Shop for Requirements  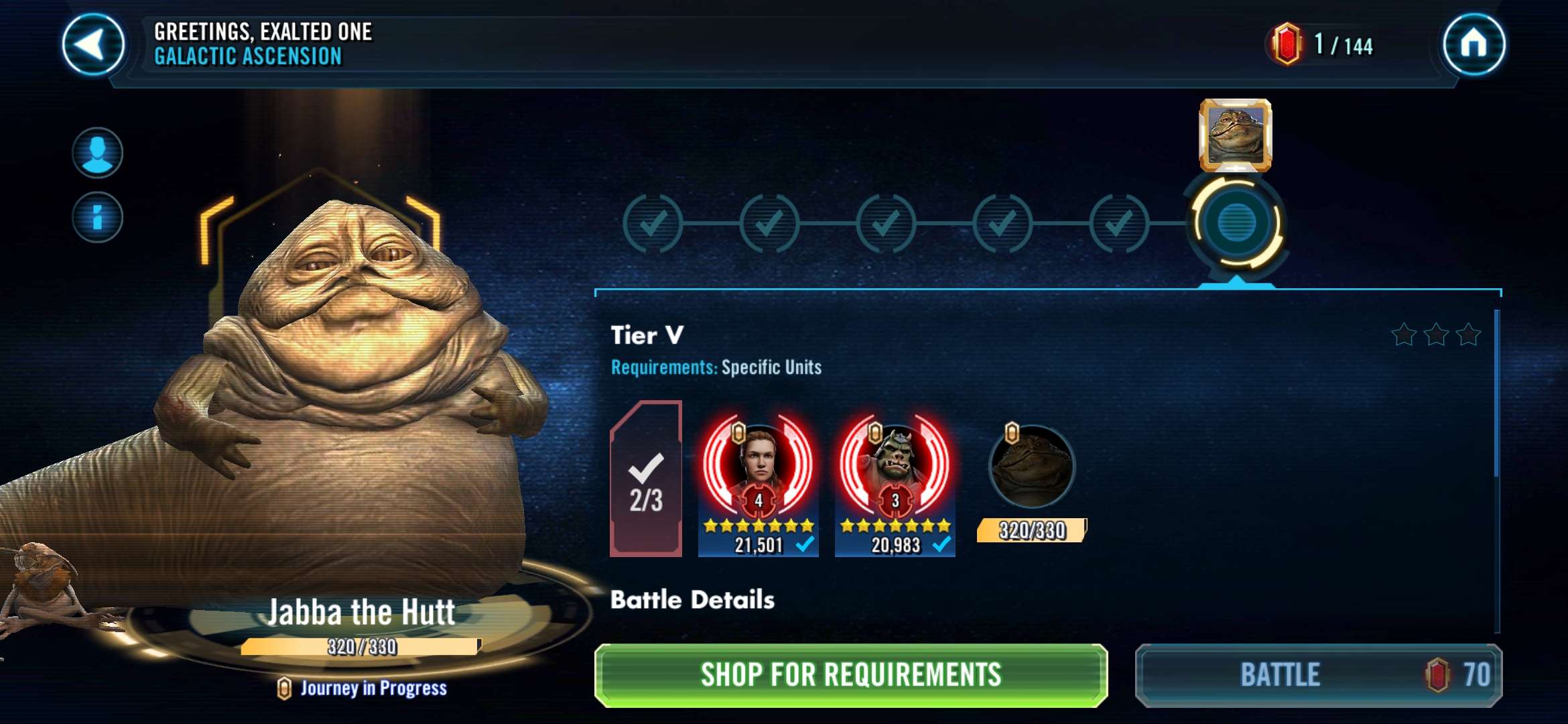pos(850,675)
